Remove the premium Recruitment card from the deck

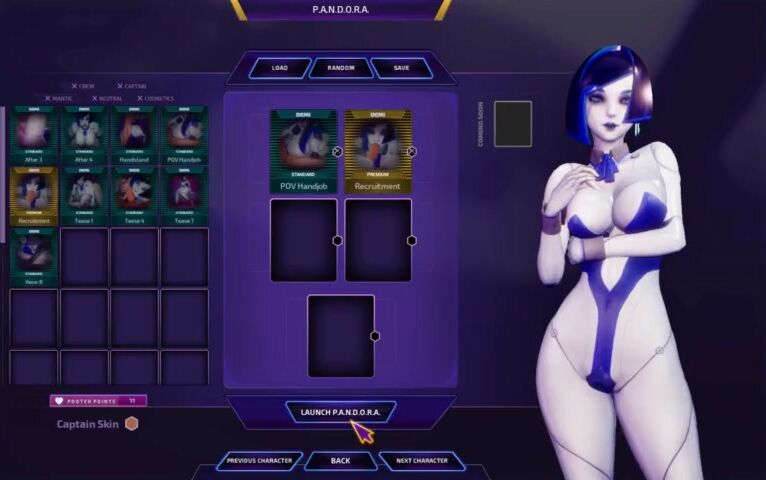coord(412,152)
